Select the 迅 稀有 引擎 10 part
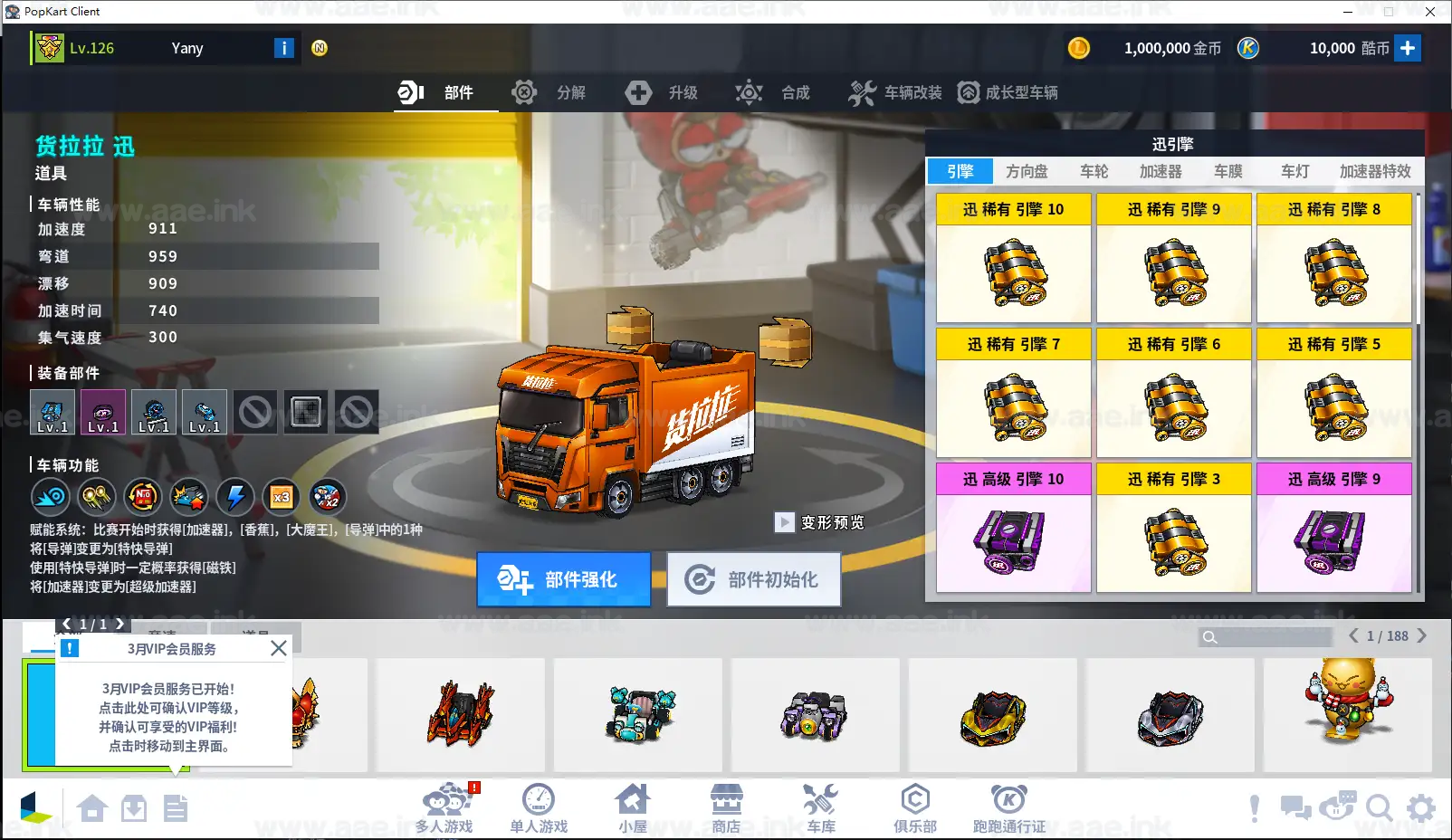 tap(1013, 258)
